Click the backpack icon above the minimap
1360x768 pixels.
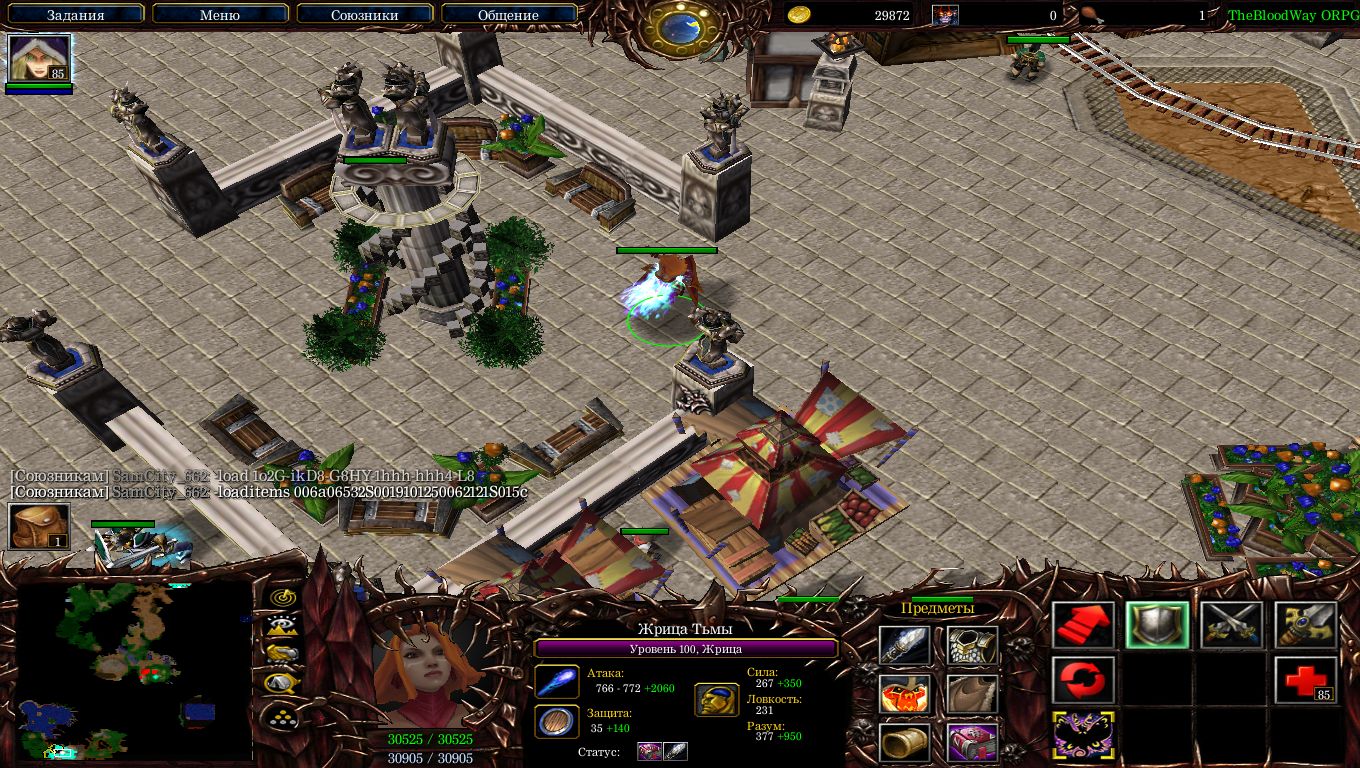(39, 526)
